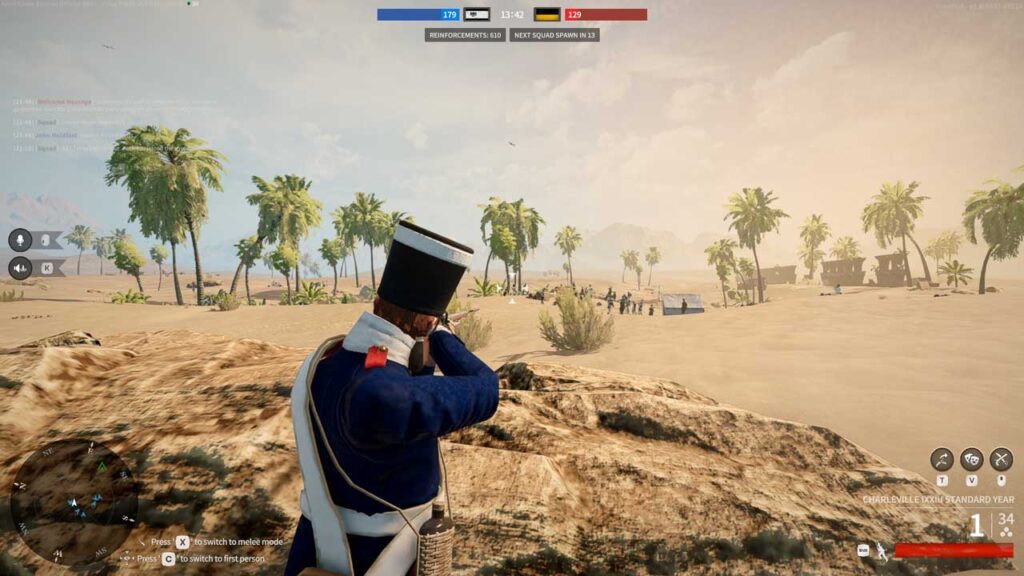Click the white eagle team flag
Image resolution: width=1024 pixels, height=576 pixels.
pyautogui.click(x=477, y=15)
